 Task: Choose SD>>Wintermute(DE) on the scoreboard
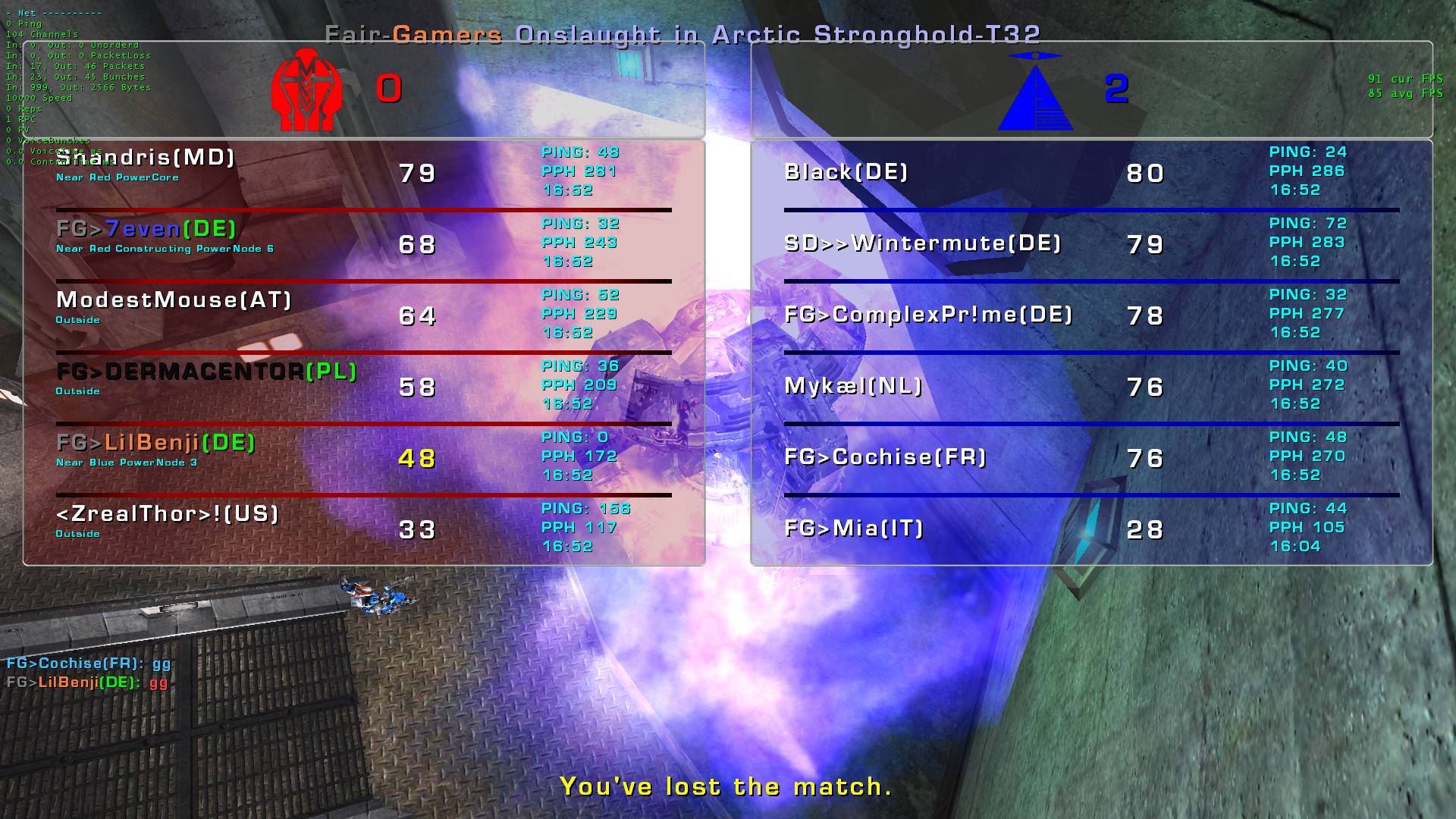click(922, 243)
